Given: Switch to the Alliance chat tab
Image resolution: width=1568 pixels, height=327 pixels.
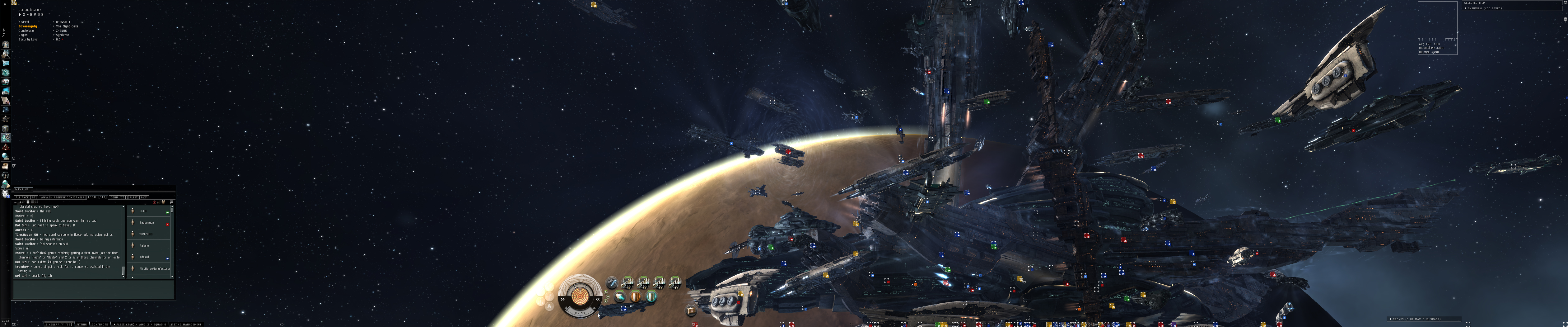Looking at the screenshot, I should coord(26,197).
